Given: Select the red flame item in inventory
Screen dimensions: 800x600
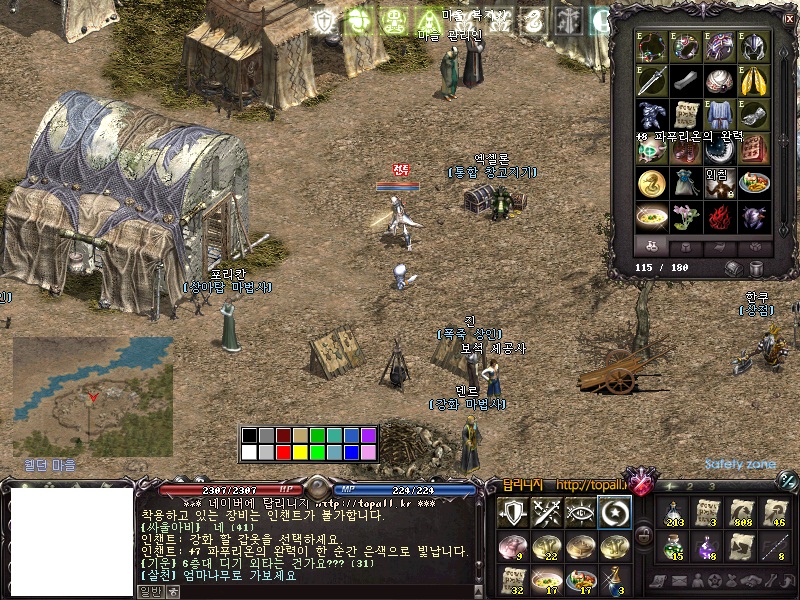Looking at the screenshot, I should tap(720, 217).
